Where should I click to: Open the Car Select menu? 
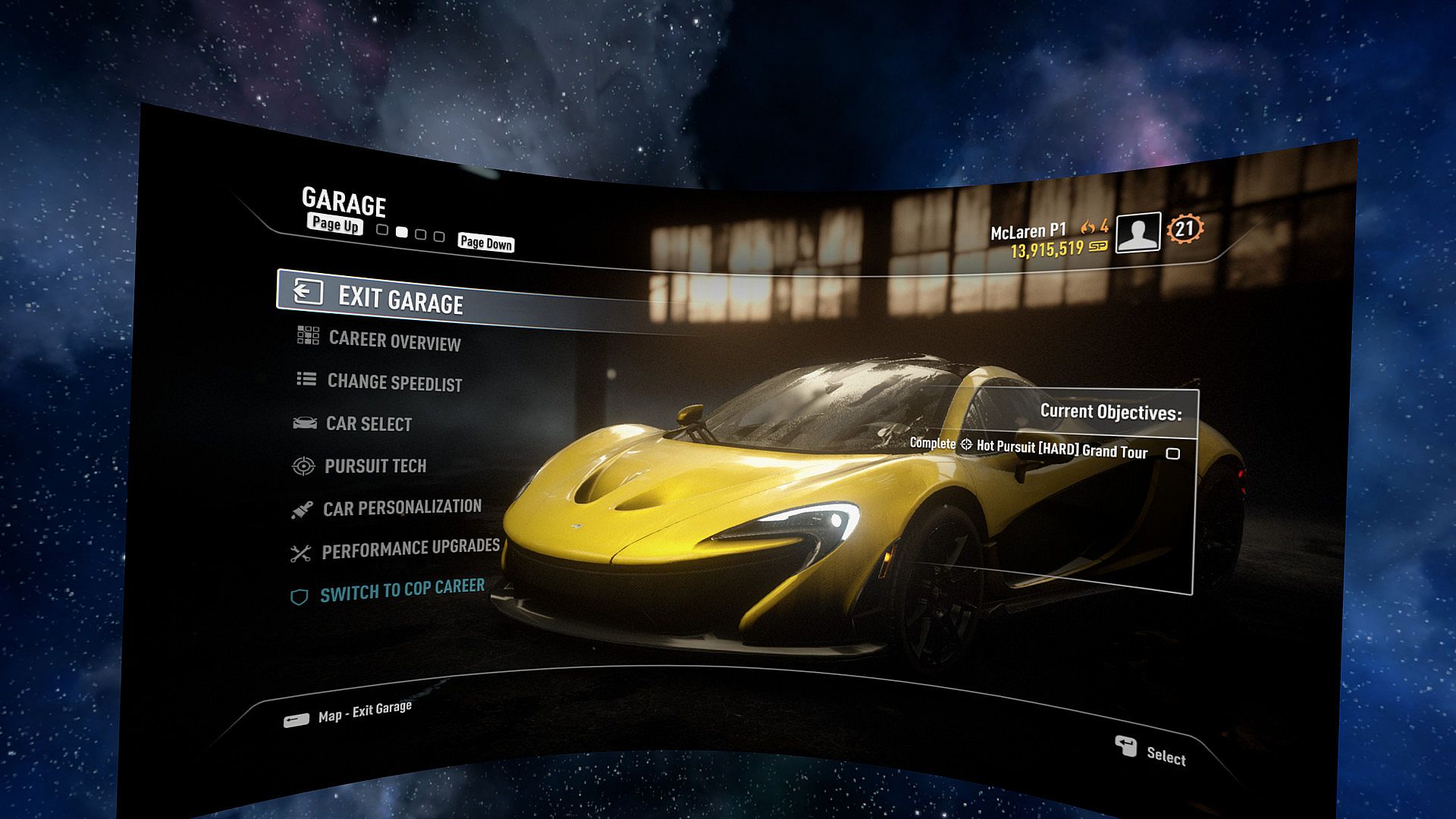click(x=368, y=424)
